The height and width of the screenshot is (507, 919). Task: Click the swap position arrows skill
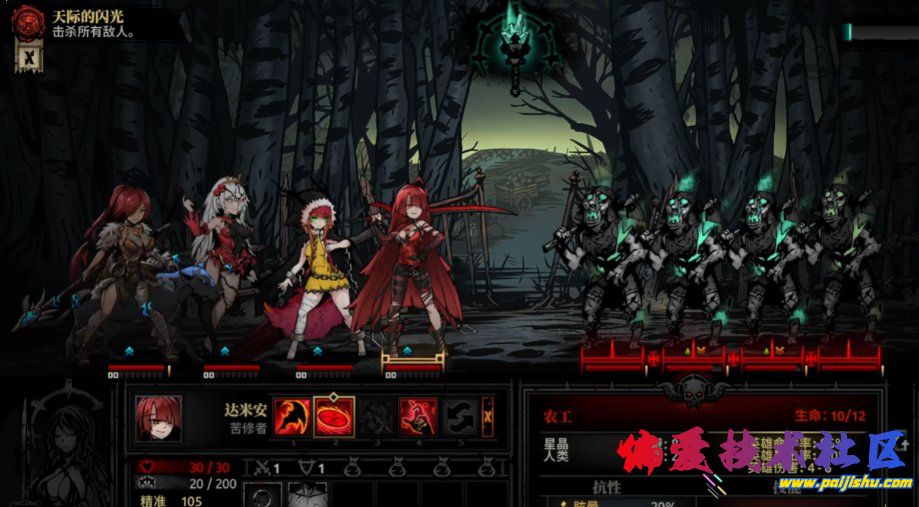pyautogui.click(x=460, y=415)
